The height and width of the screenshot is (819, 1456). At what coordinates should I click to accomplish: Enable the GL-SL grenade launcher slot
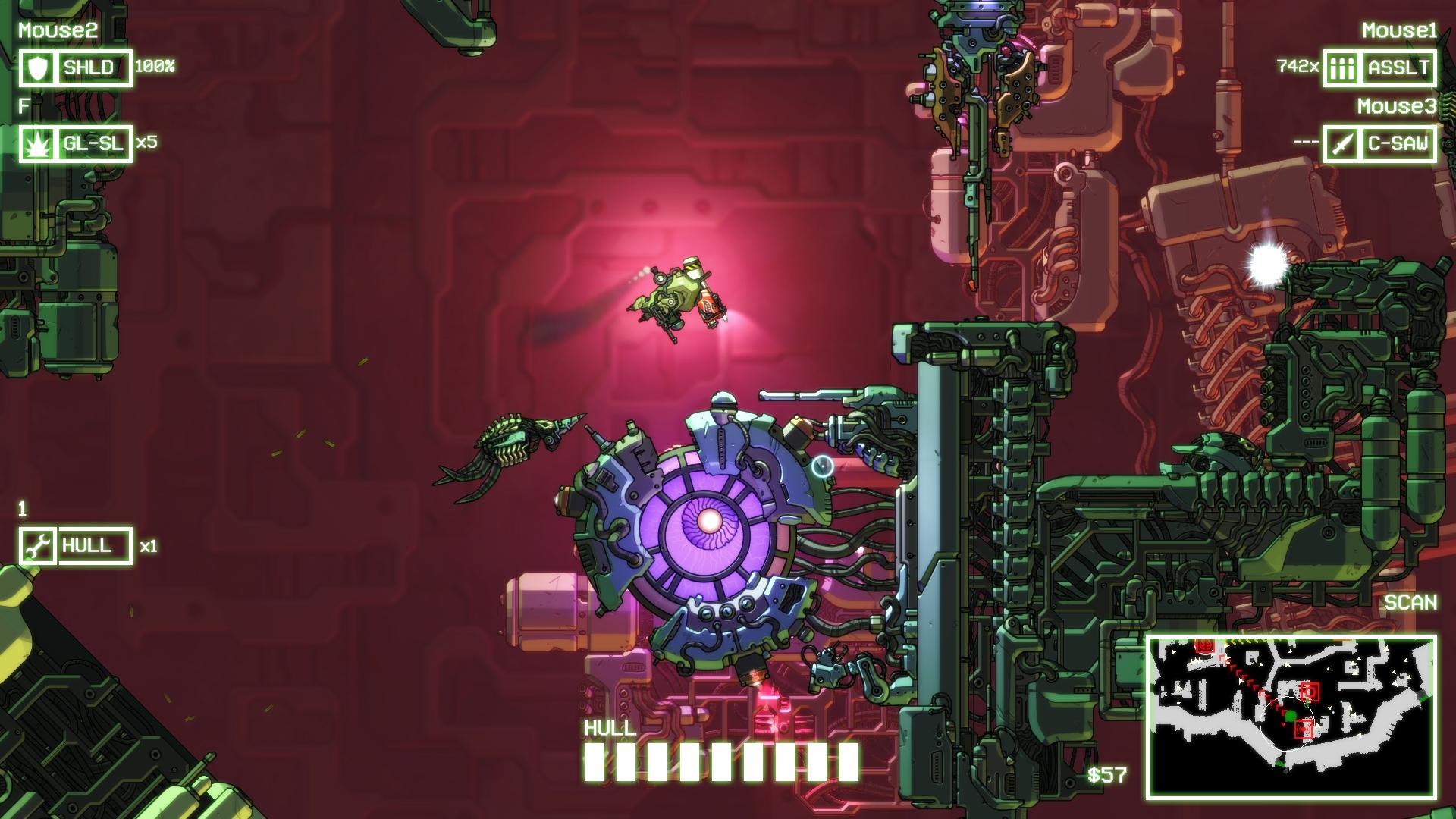(x=93, y=143)
